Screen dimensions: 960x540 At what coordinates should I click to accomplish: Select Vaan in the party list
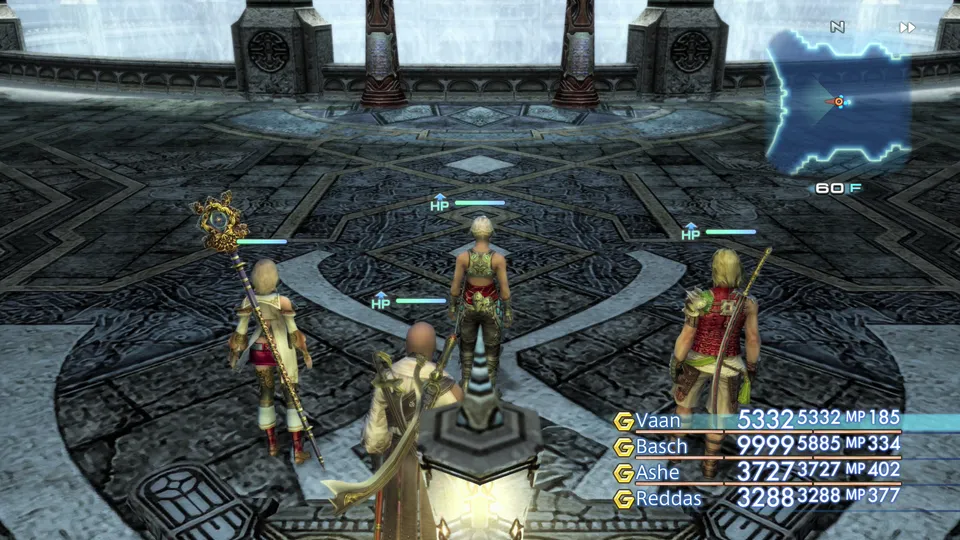658,420
